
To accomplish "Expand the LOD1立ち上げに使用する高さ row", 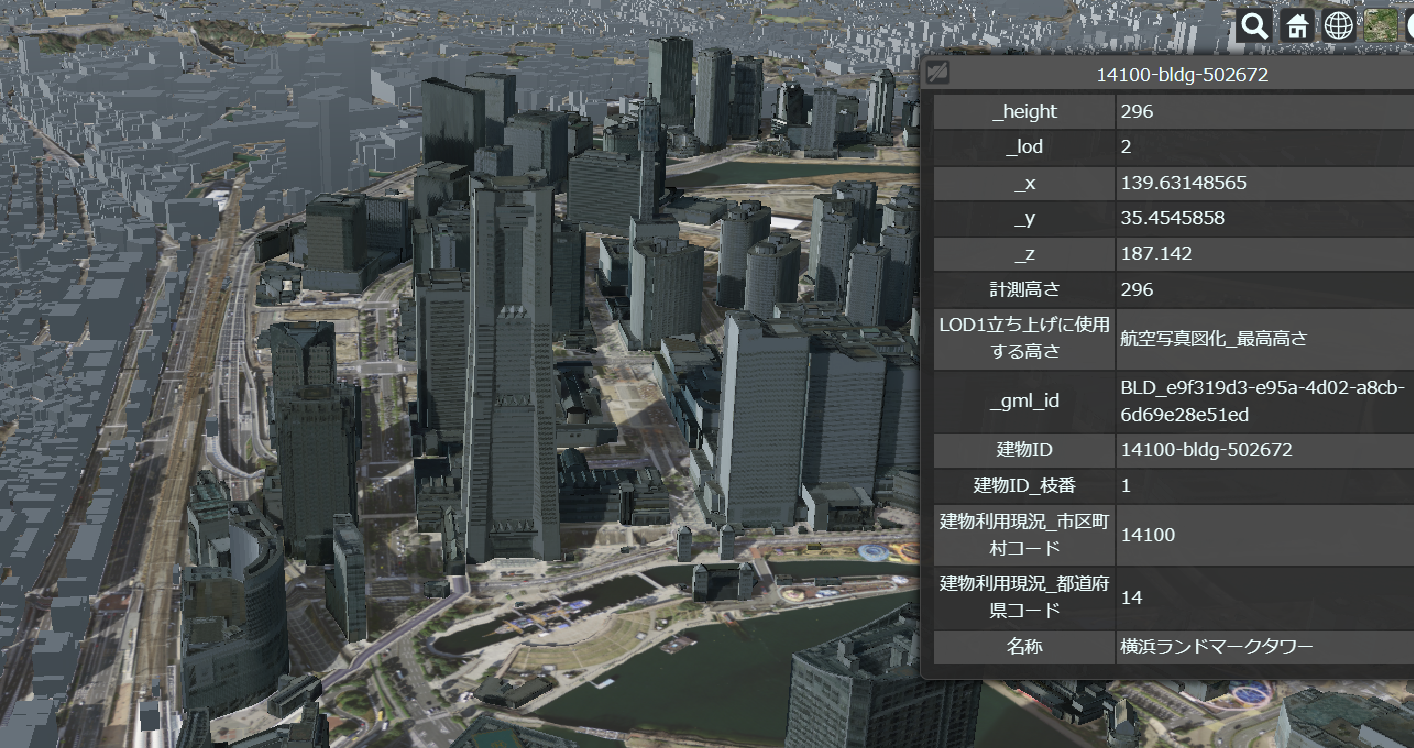I will 1022,338.
